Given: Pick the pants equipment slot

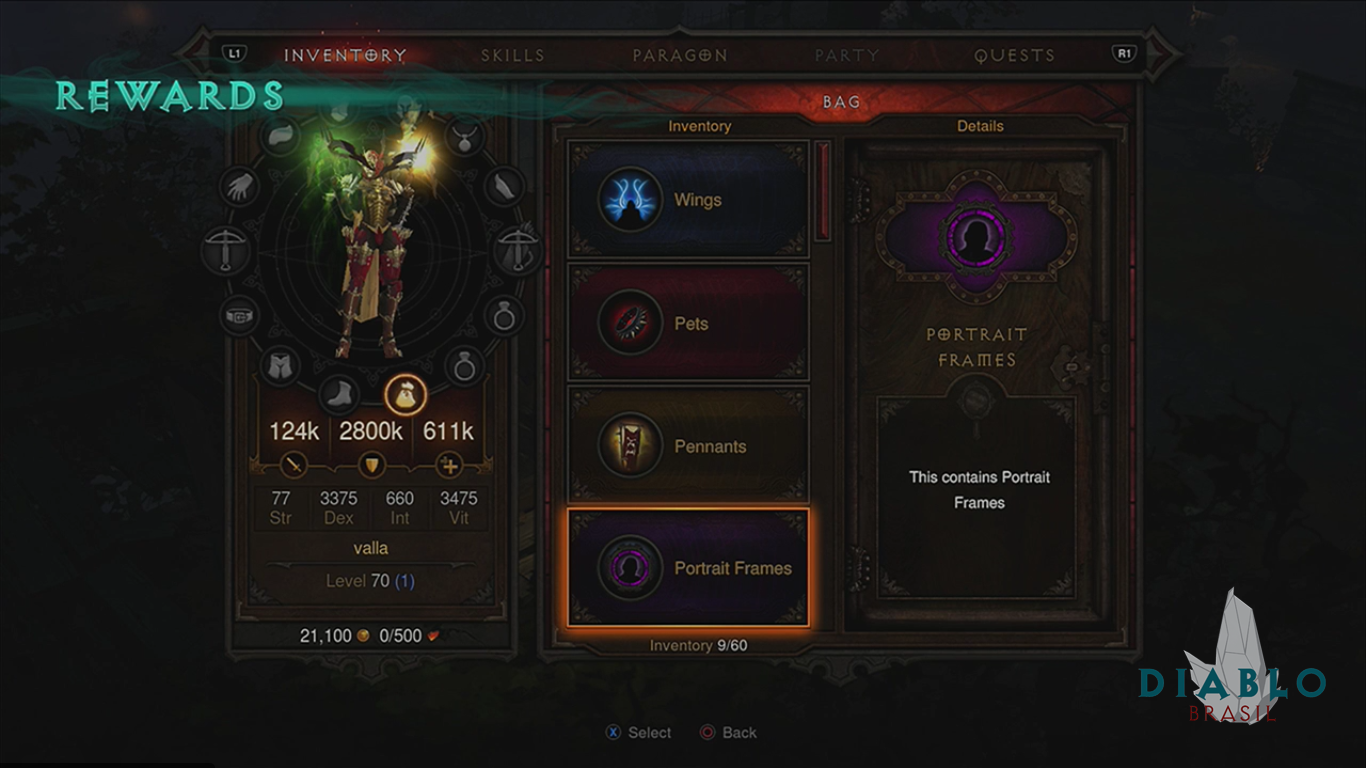Looking at the screenshot, I should (x=281, y=366).
